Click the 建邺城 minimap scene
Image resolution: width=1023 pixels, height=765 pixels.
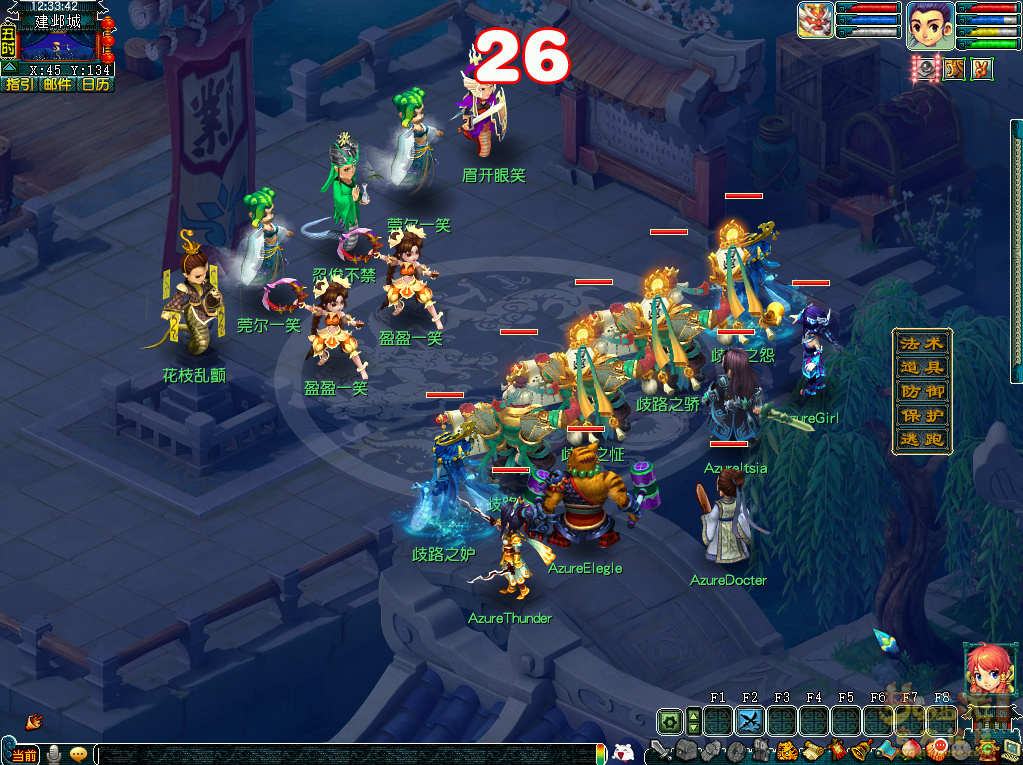click(58, 44)
